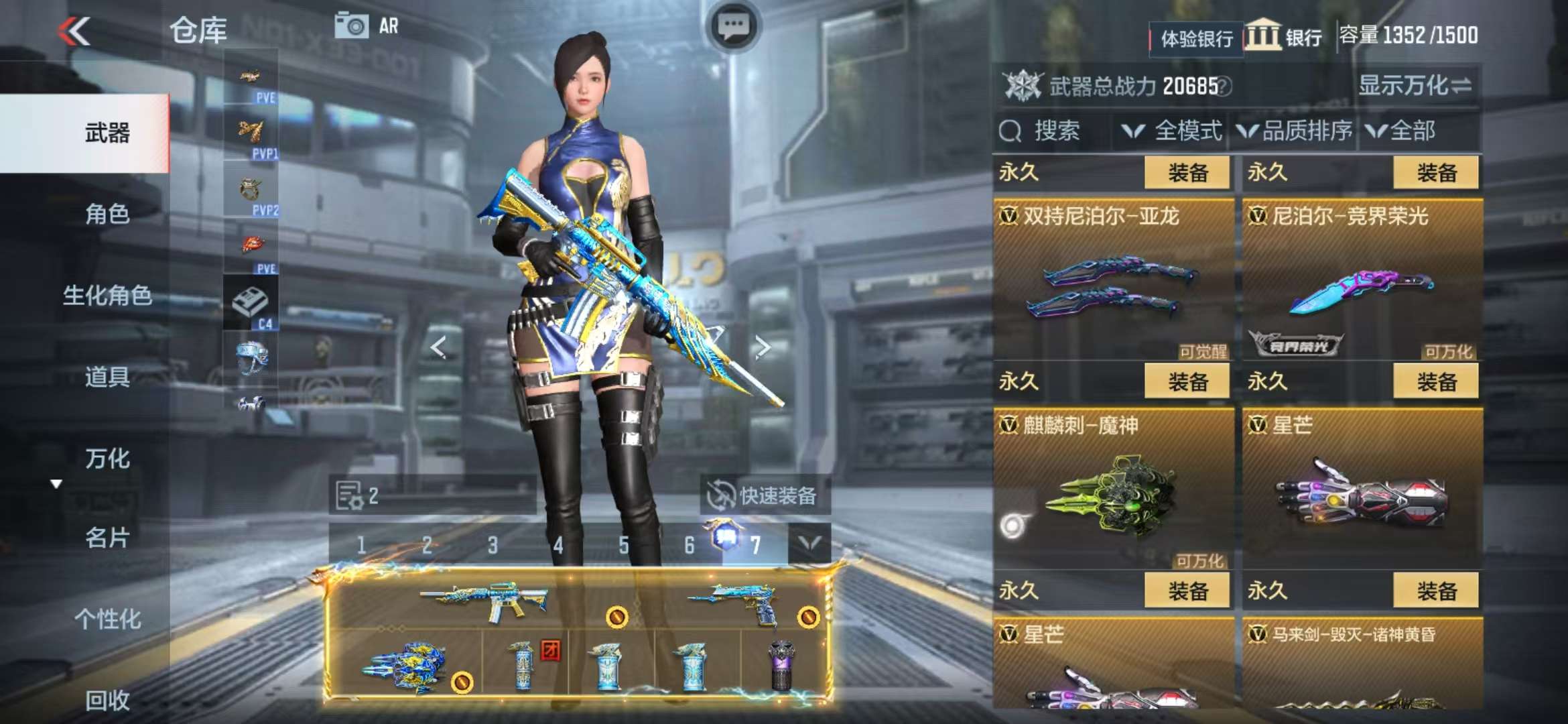This screenshot has width=1568, height=724.
Task: Open the chat bubble icon
Action: pyautogui.click(x=734, y=27)
